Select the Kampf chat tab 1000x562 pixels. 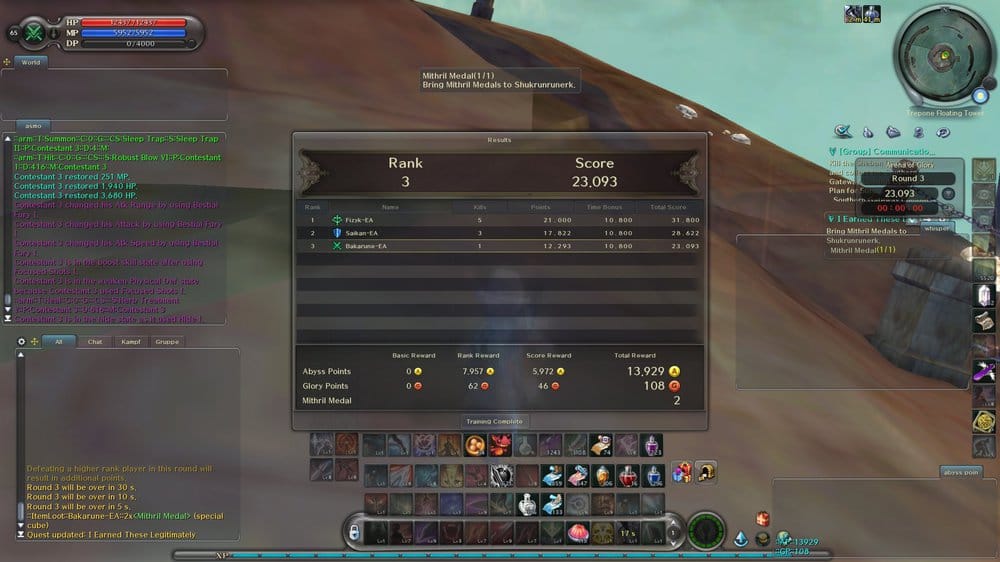click(129, 341)
